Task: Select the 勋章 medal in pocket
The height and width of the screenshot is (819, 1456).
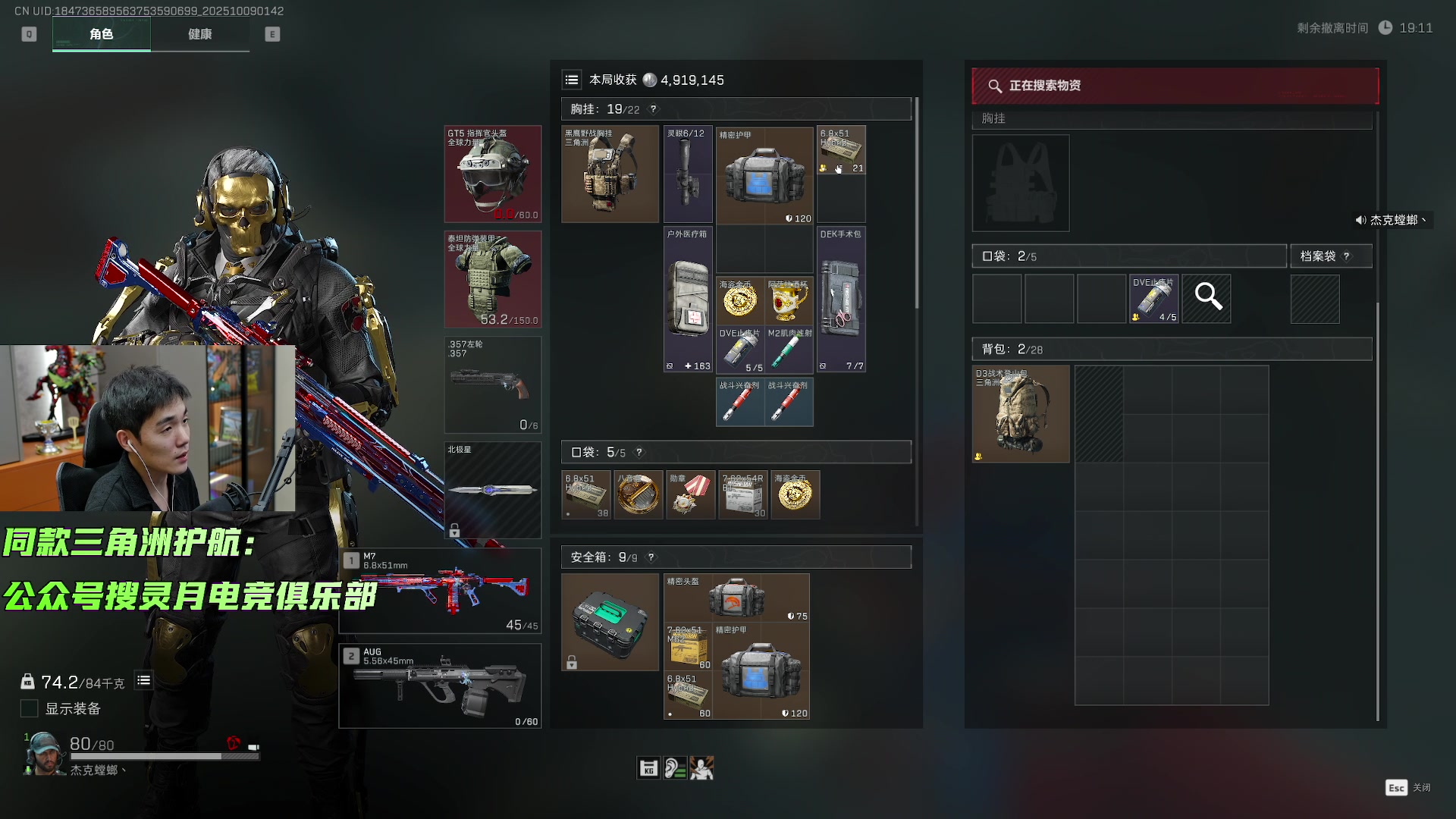Action: pos(690,494)
